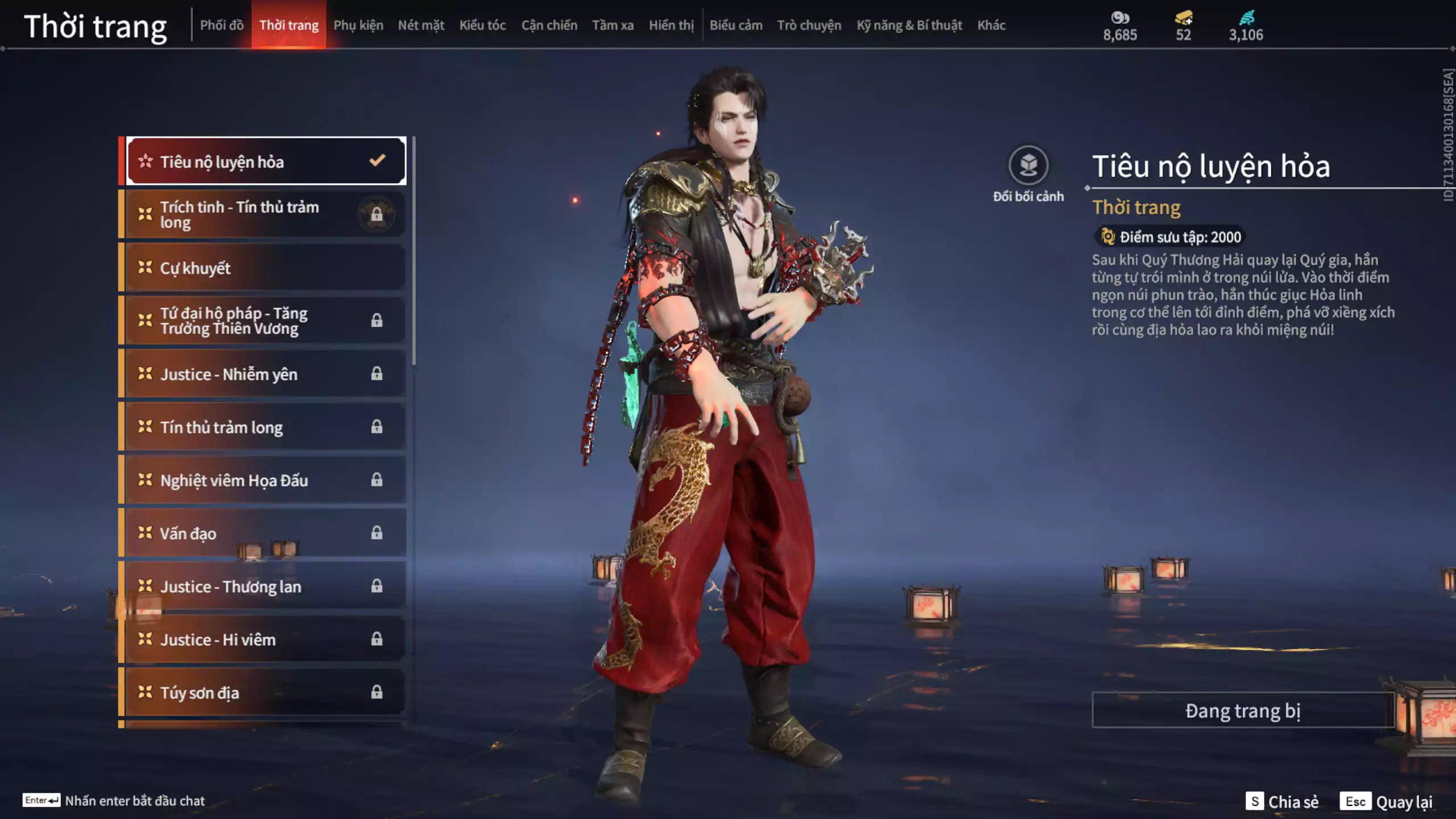Select the Khác tab
The image size is (1456, 819).
(991, 25)
